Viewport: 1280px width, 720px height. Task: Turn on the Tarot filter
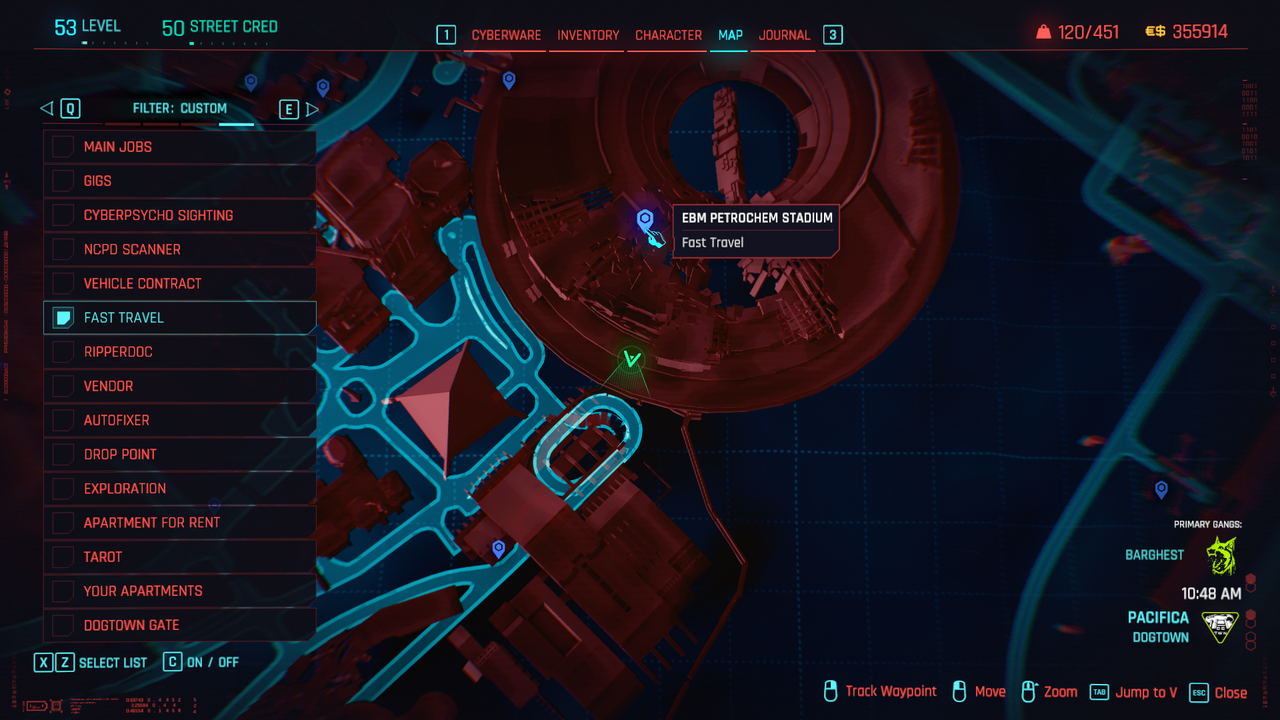point(63,557)
